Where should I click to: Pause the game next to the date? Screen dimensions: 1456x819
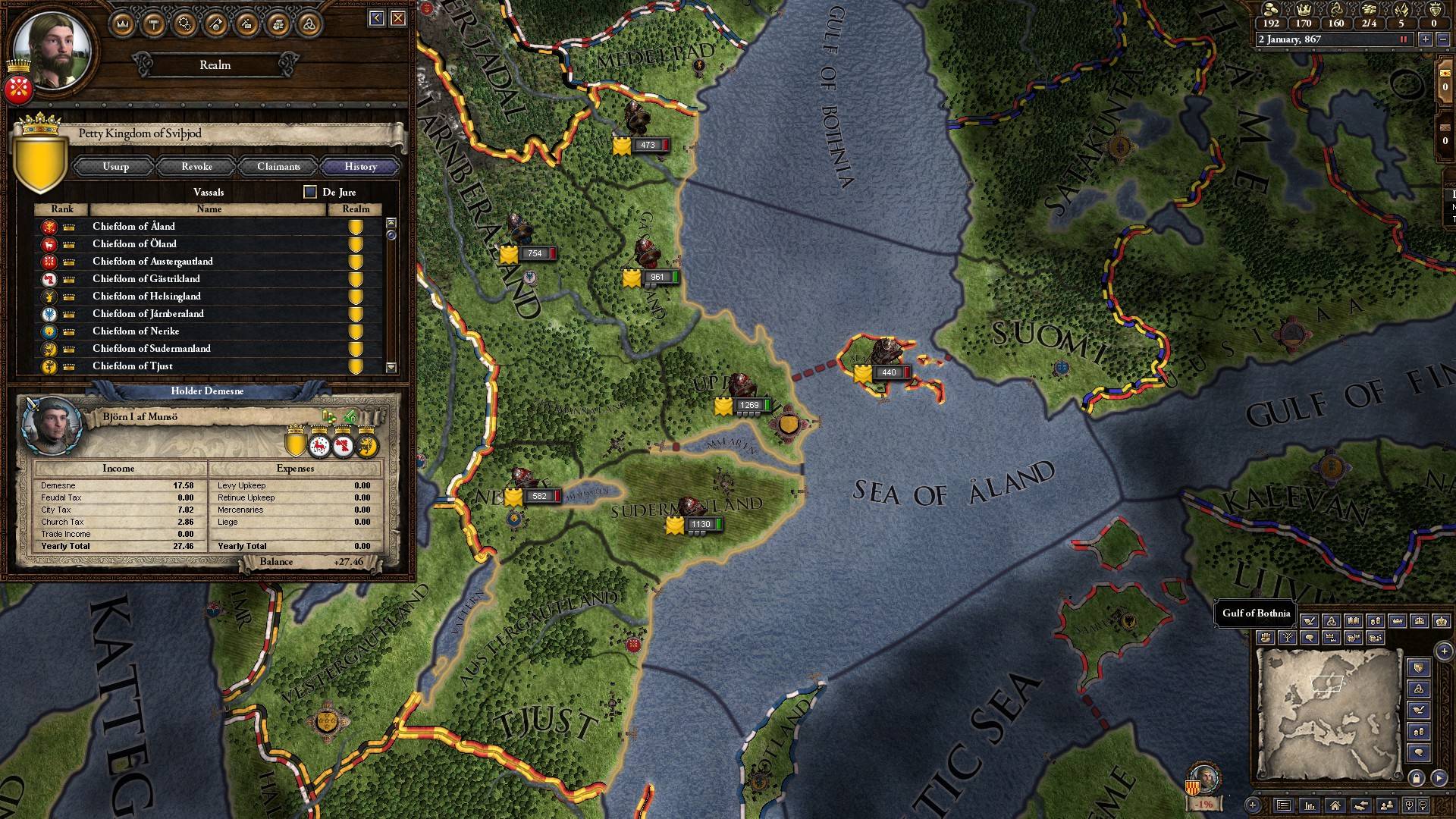pos(1403,39)
